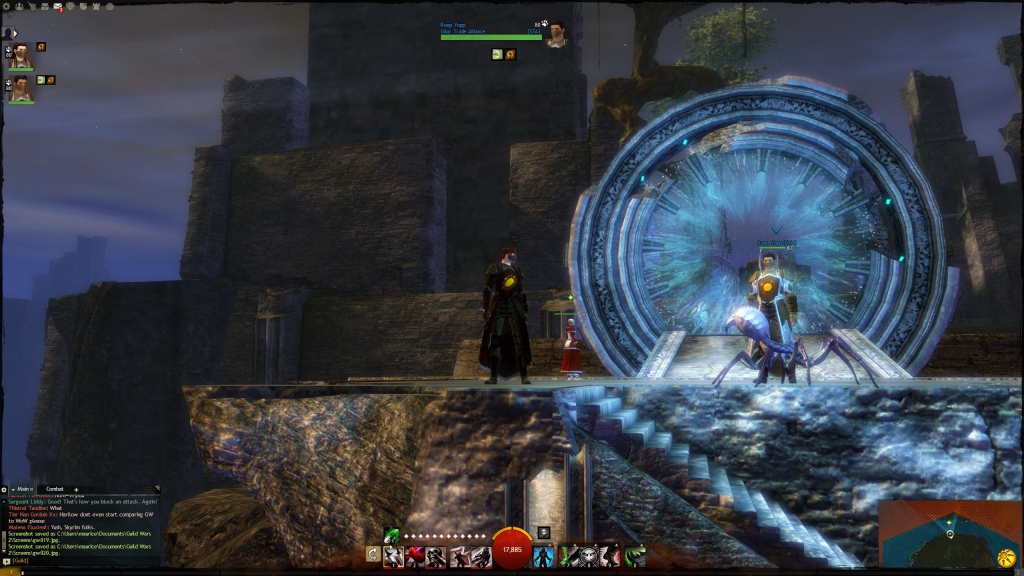Open the mail envelope with notification
The image size is (1024, 576).
tap(59, 8)
